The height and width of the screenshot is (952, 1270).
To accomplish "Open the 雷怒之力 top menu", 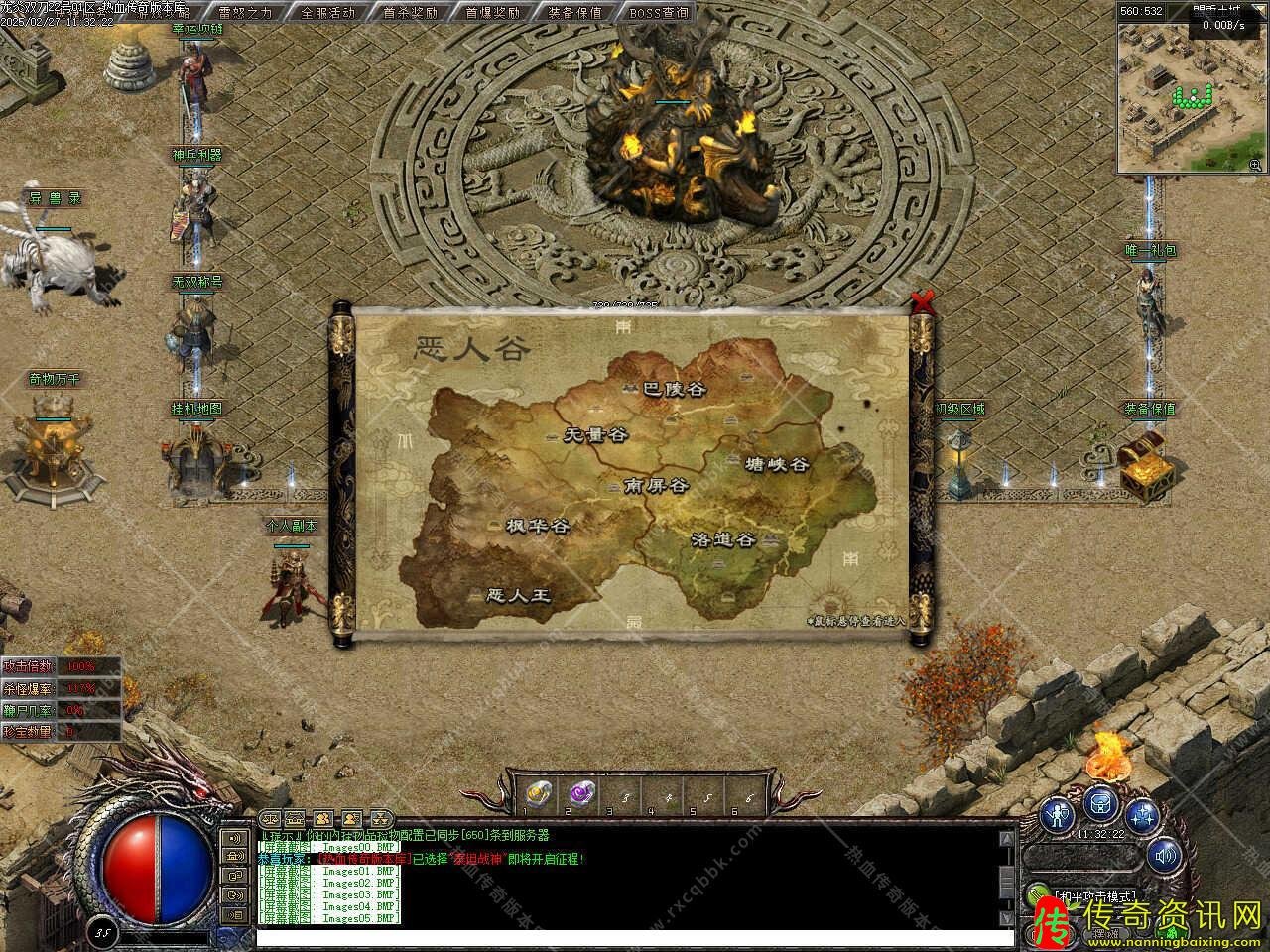I will tap(245, 12).
